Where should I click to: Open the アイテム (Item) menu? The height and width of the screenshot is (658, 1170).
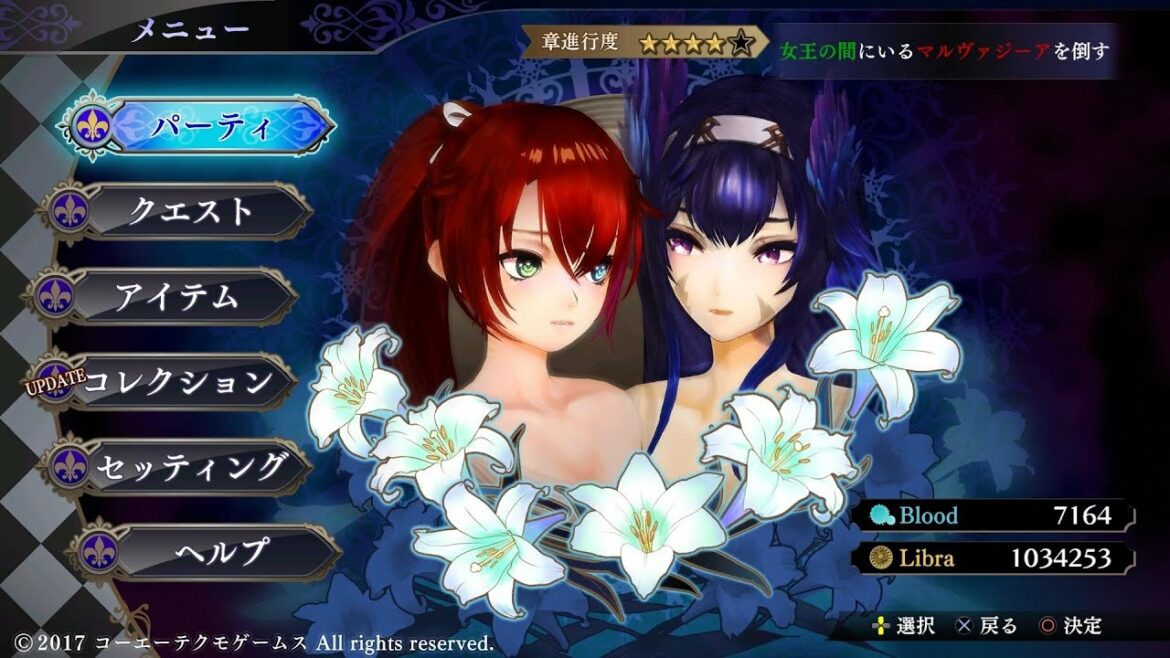(176, 297)
